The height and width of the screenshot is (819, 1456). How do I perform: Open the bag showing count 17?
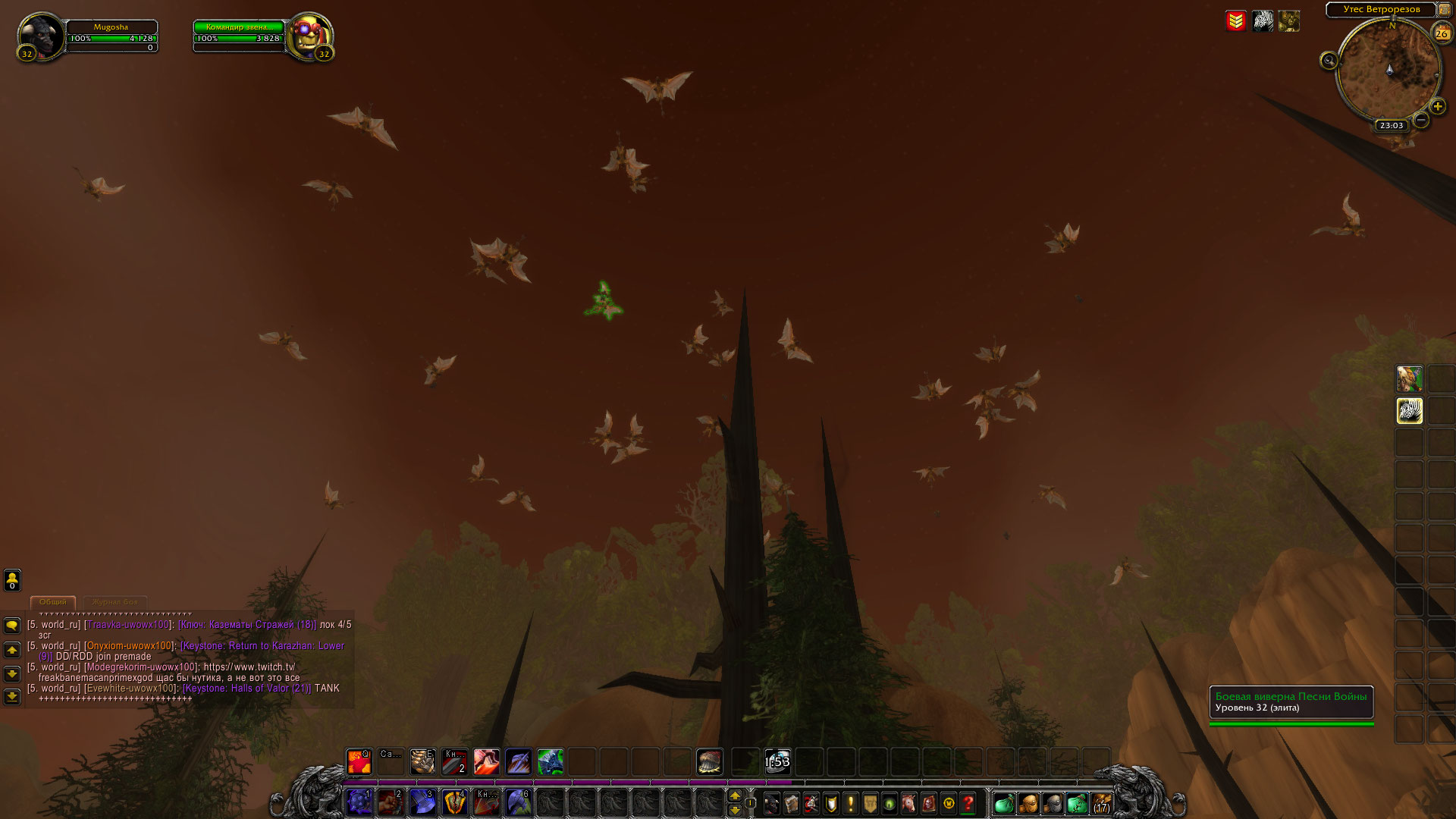pyautogui.click(x=1101, y=803)
